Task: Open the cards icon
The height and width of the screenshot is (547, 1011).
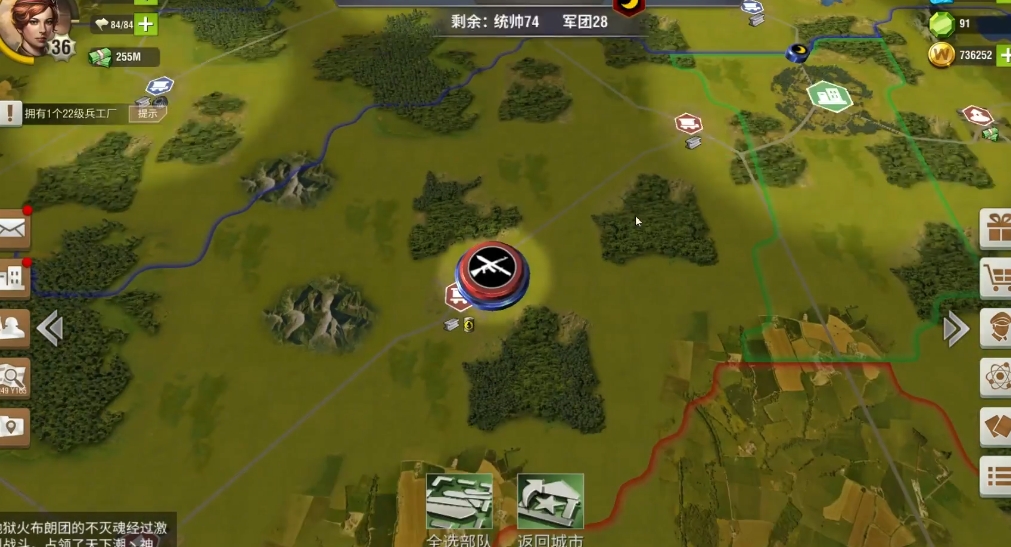Action: click(996, 426)
